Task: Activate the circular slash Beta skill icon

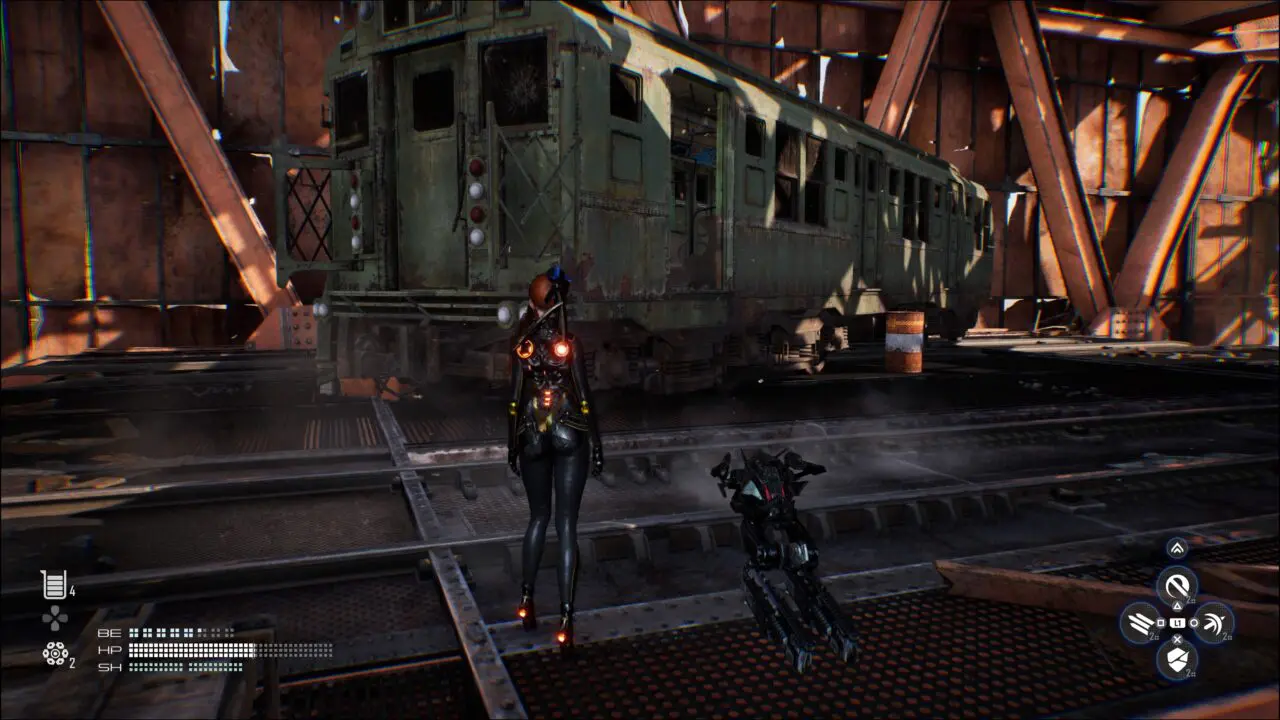Action: 1177,585
